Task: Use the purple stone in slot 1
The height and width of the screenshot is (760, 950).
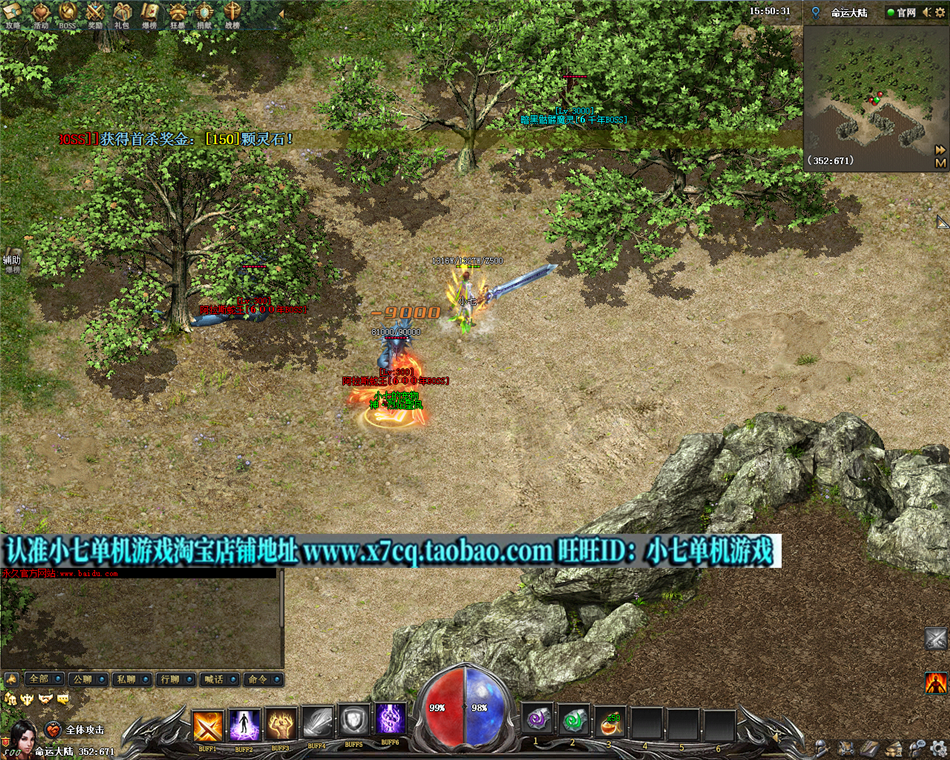Action: click(537, 720)
